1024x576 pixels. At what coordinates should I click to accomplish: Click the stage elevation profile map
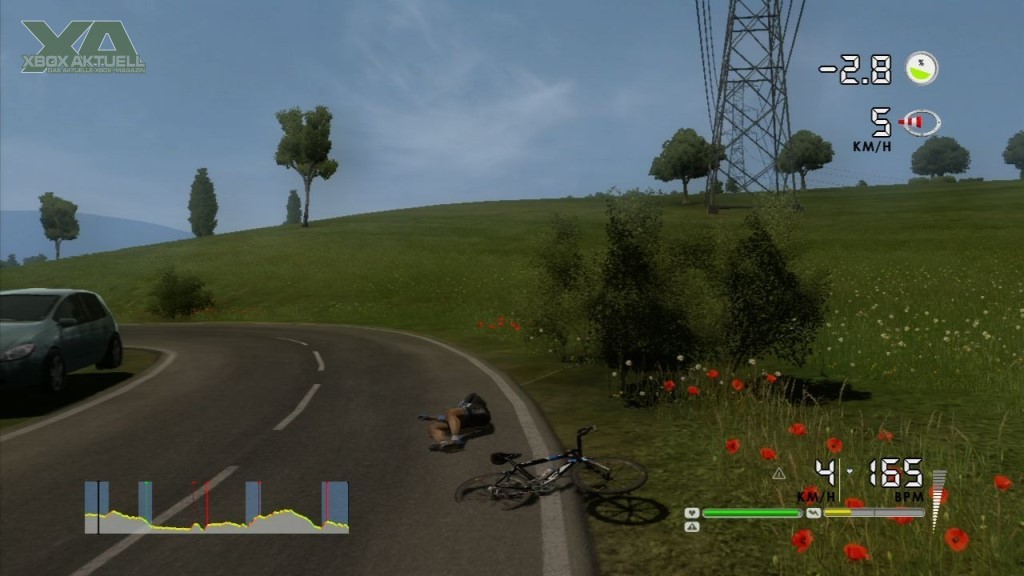pyautogui.click(x=216, y=508)
